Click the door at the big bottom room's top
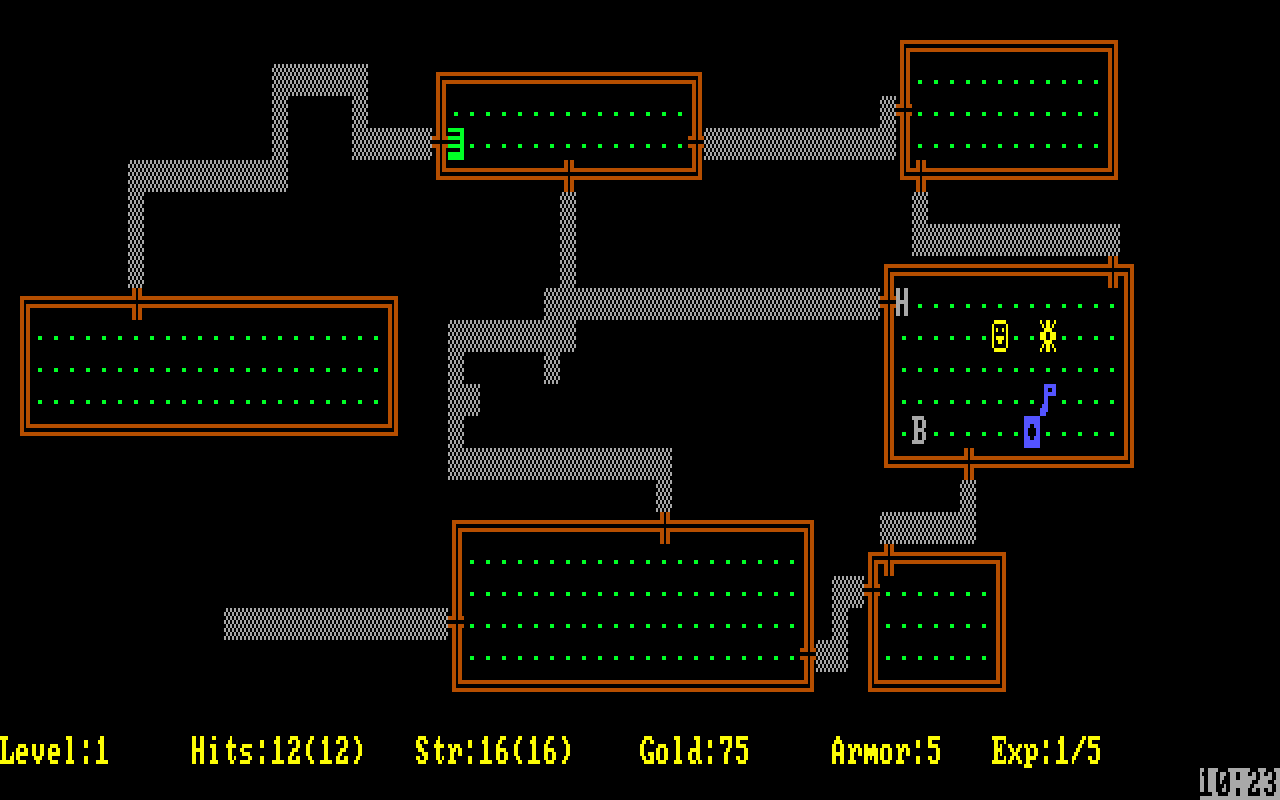This screenshot has width=1280, height=800. pyautogui.click(x=665, y=523)
